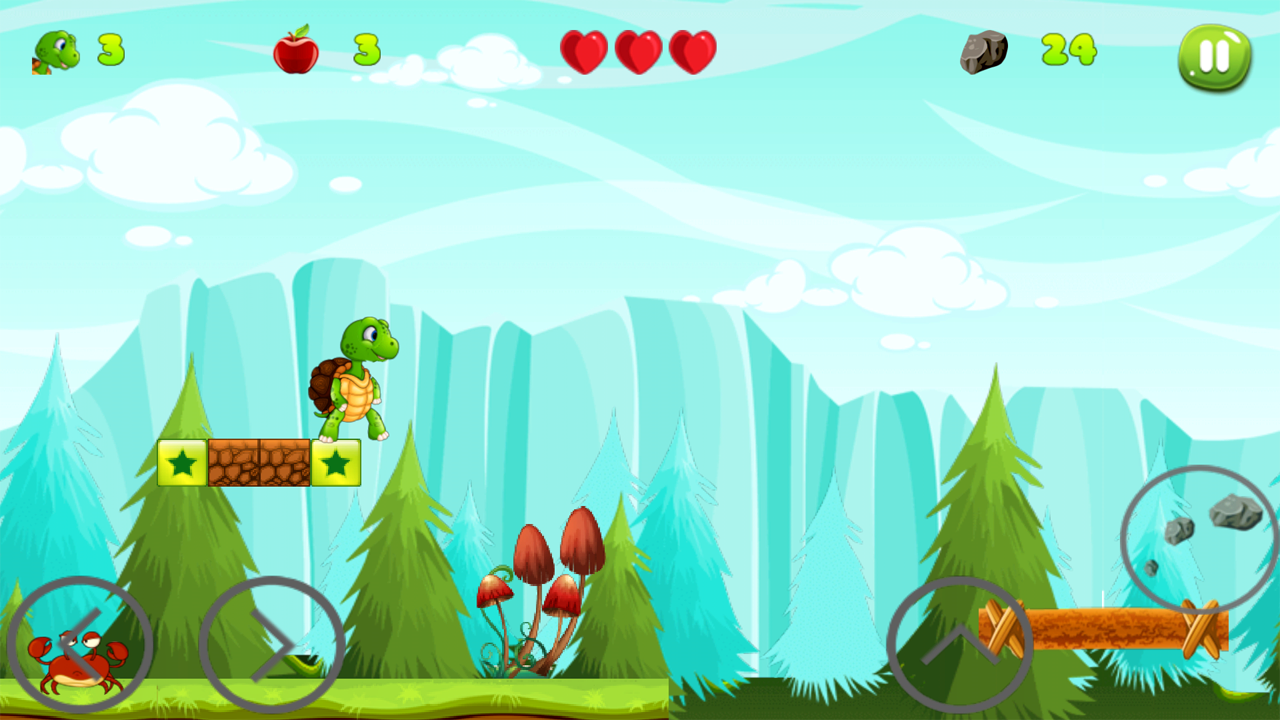Select the apple collectible icon in the HUD
Screen dimensions: 1280x720
click(x=298, y=48)
